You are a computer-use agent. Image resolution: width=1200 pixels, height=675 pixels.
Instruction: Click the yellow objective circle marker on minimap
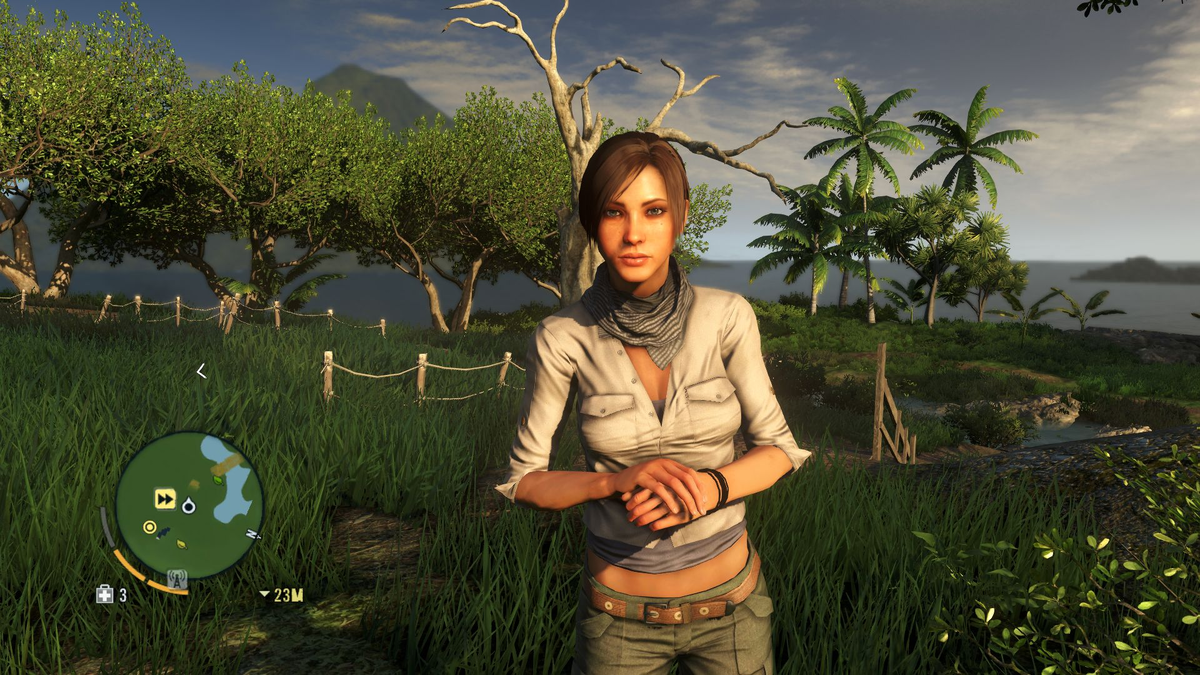pos(150,527)
